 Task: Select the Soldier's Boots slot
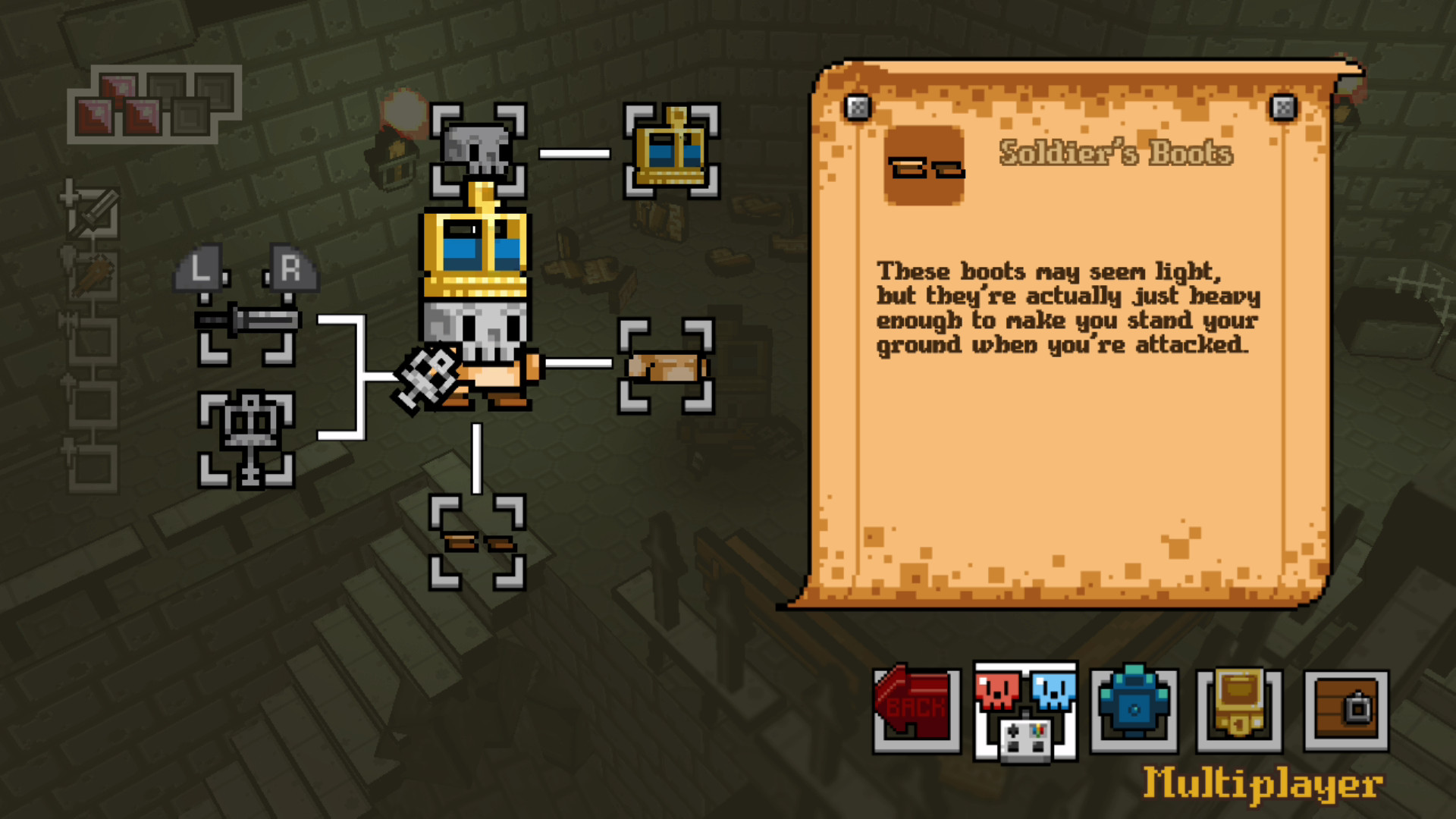click(x=477, y=542)
